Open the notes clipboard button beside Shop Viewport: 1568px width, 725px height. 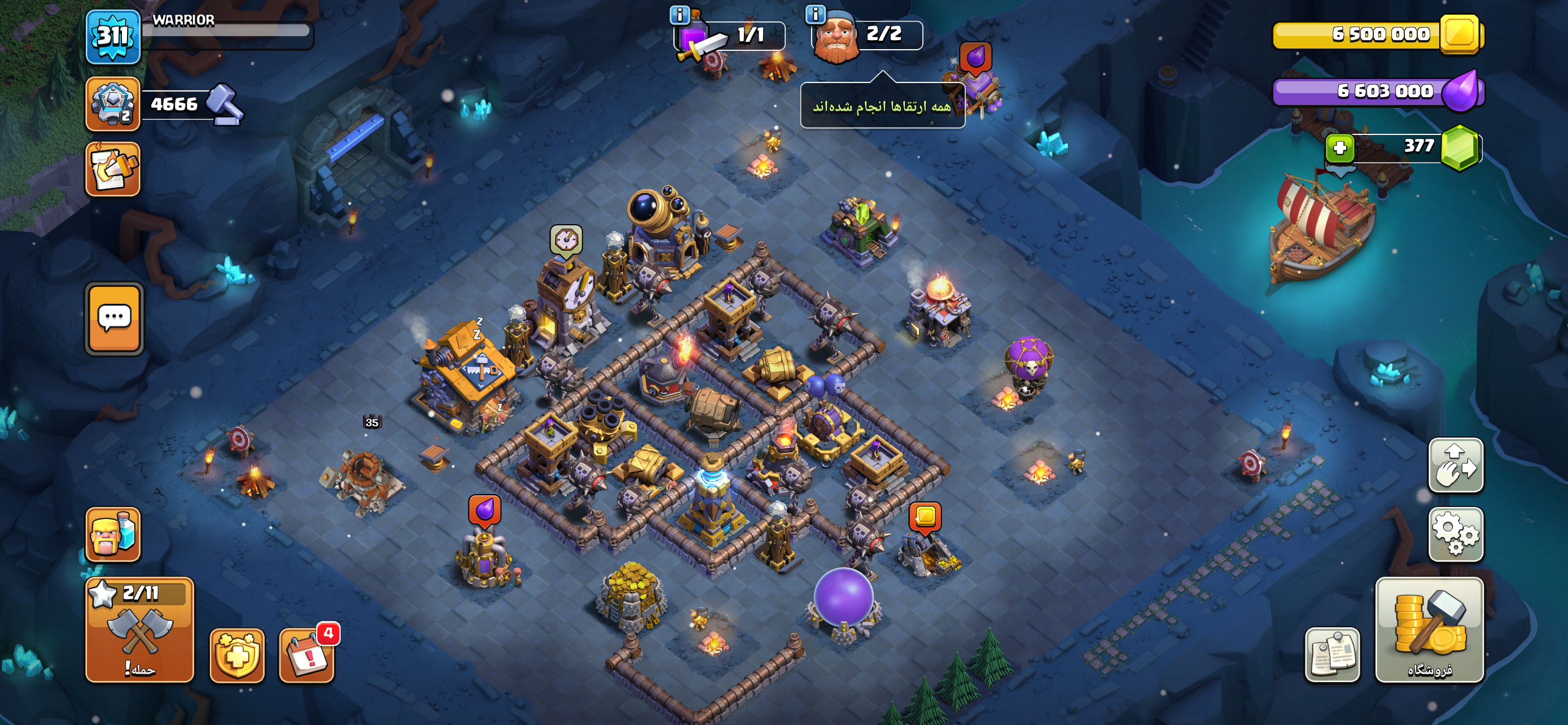[x=1332, y=654]
